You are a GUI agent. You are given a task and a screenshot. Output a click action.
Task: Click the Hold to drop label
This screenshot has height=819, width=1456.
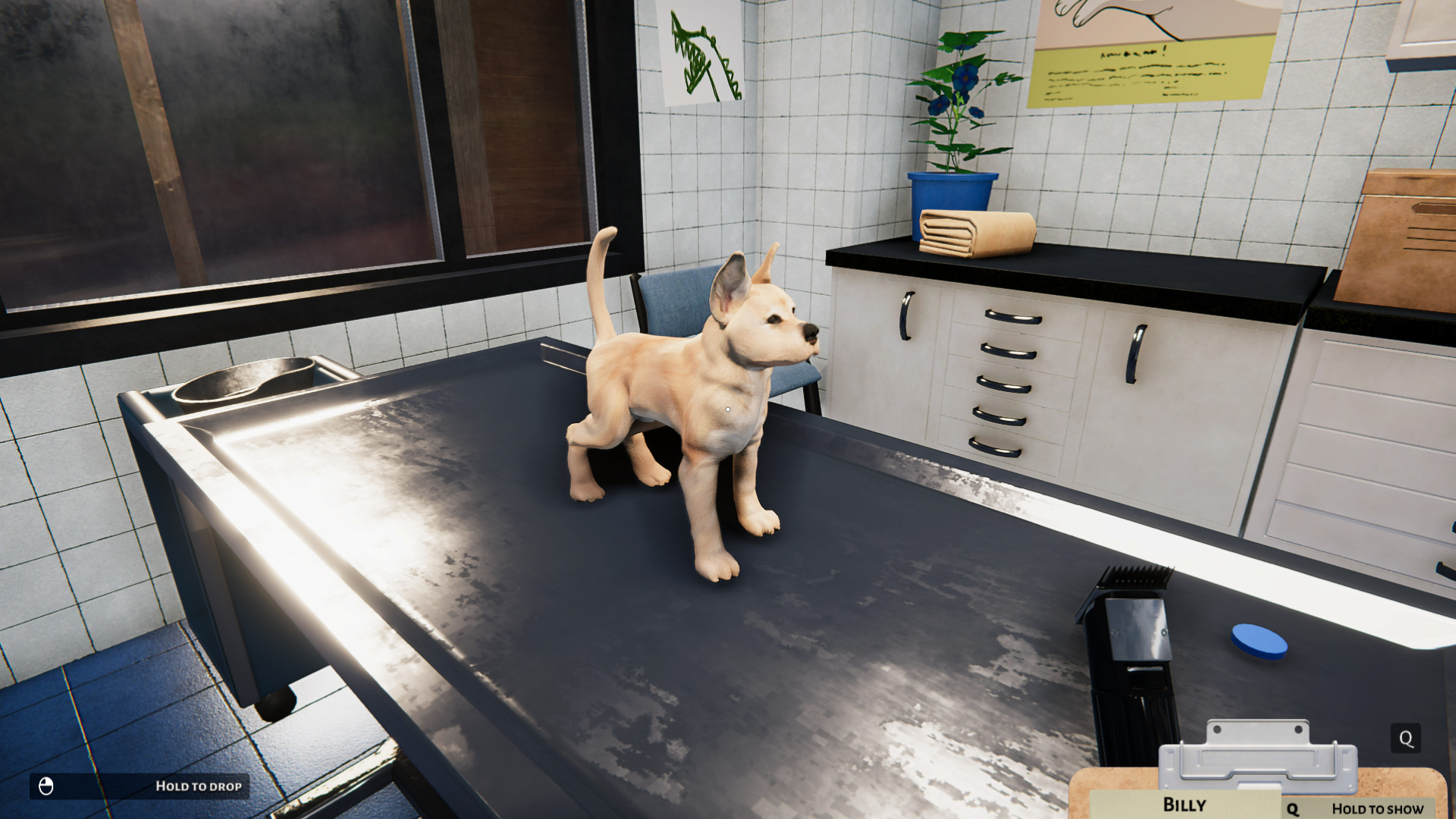click(199, 786)
